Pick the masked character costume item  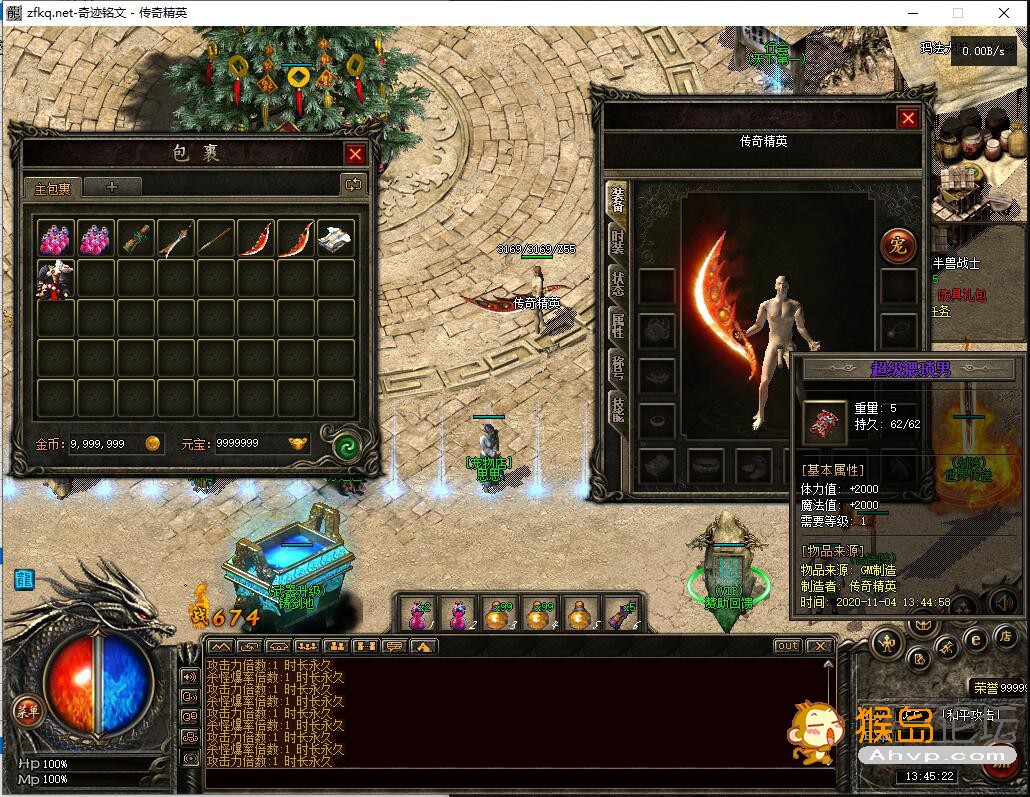pyautogui.click(x=55, y=279)
